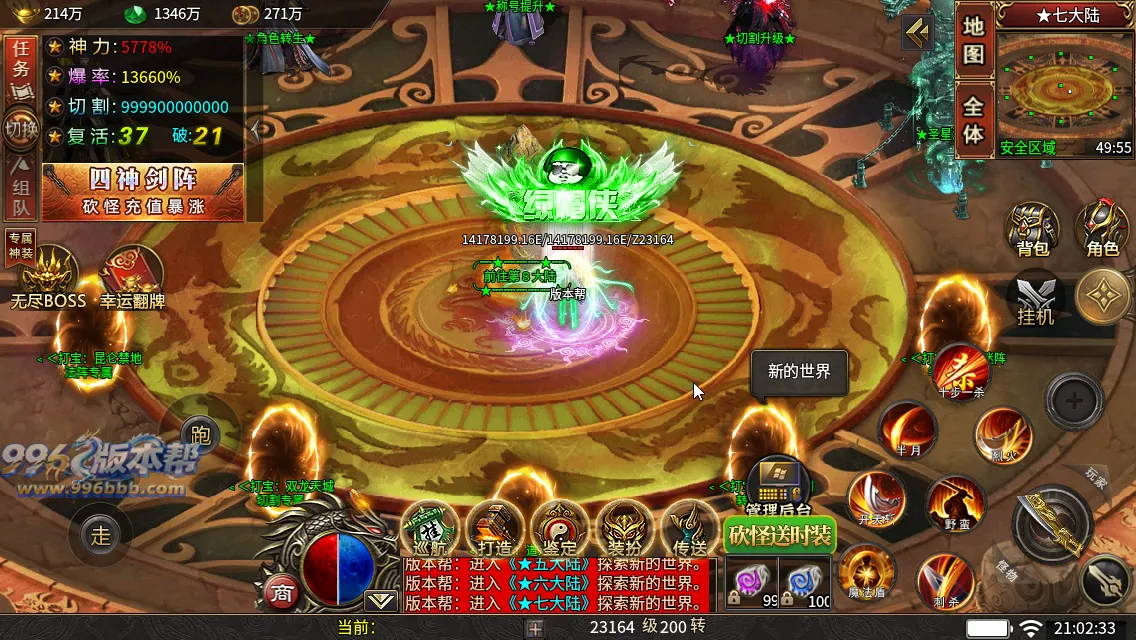Select the 全体 button beside the minimap
The width and height of the screenshot is (1136, 640).
pyautogui.click(x=974, y=121)
